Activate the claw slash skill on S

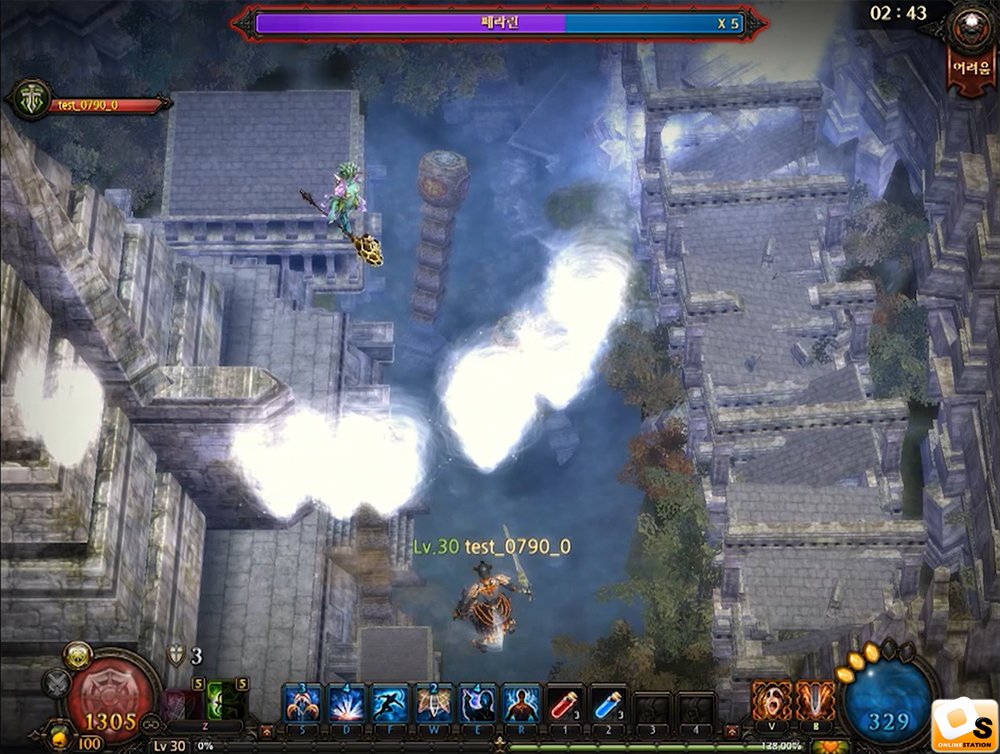303,701
